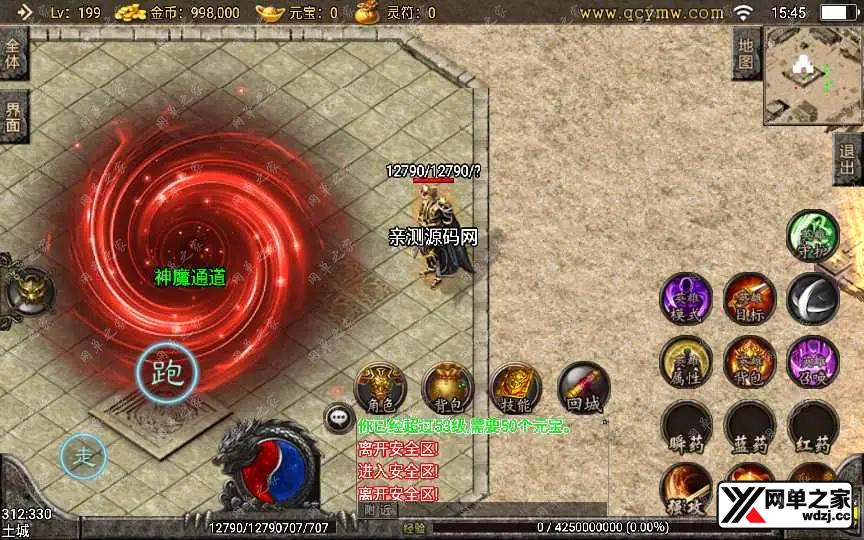864x540 pixels.
Task: Click the minimap thumbnail
Action: coord(812,73)
